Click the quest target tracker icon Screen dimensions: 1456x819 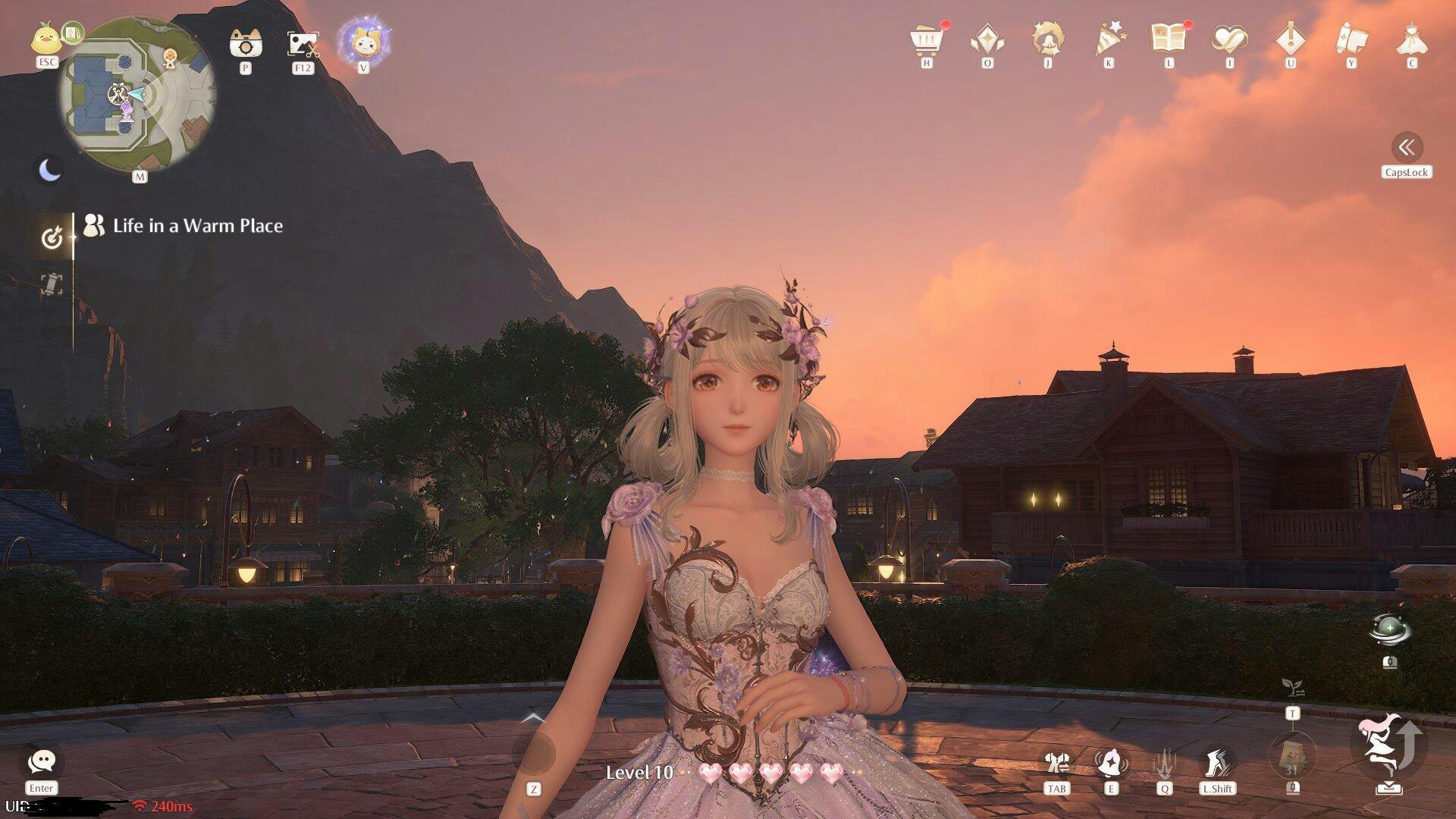point(51,238)
